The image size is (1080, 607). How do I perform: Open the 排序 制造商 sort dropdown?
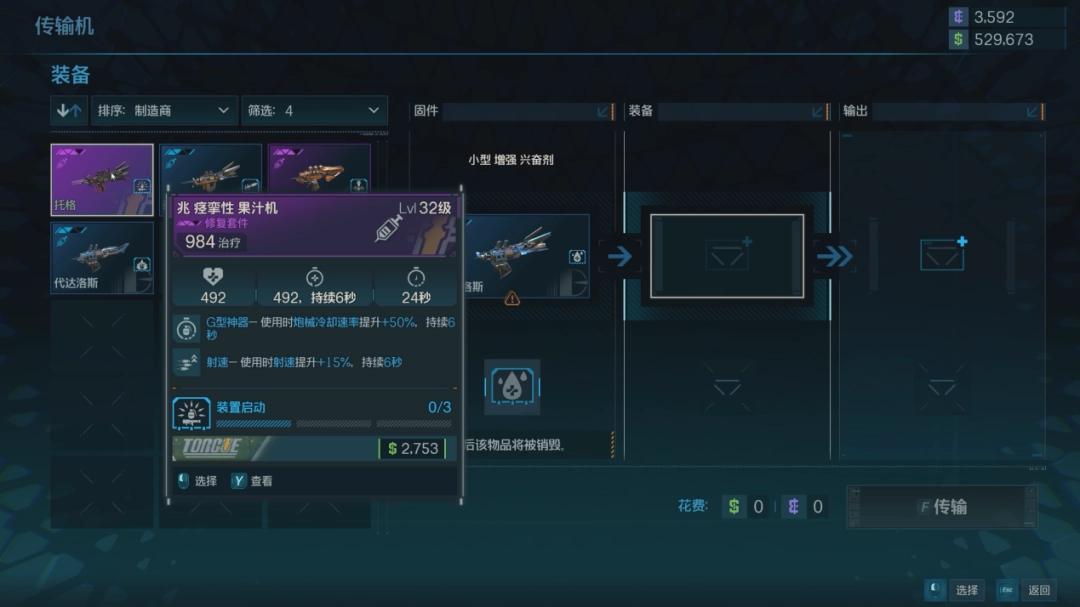(x=164, y=110)
